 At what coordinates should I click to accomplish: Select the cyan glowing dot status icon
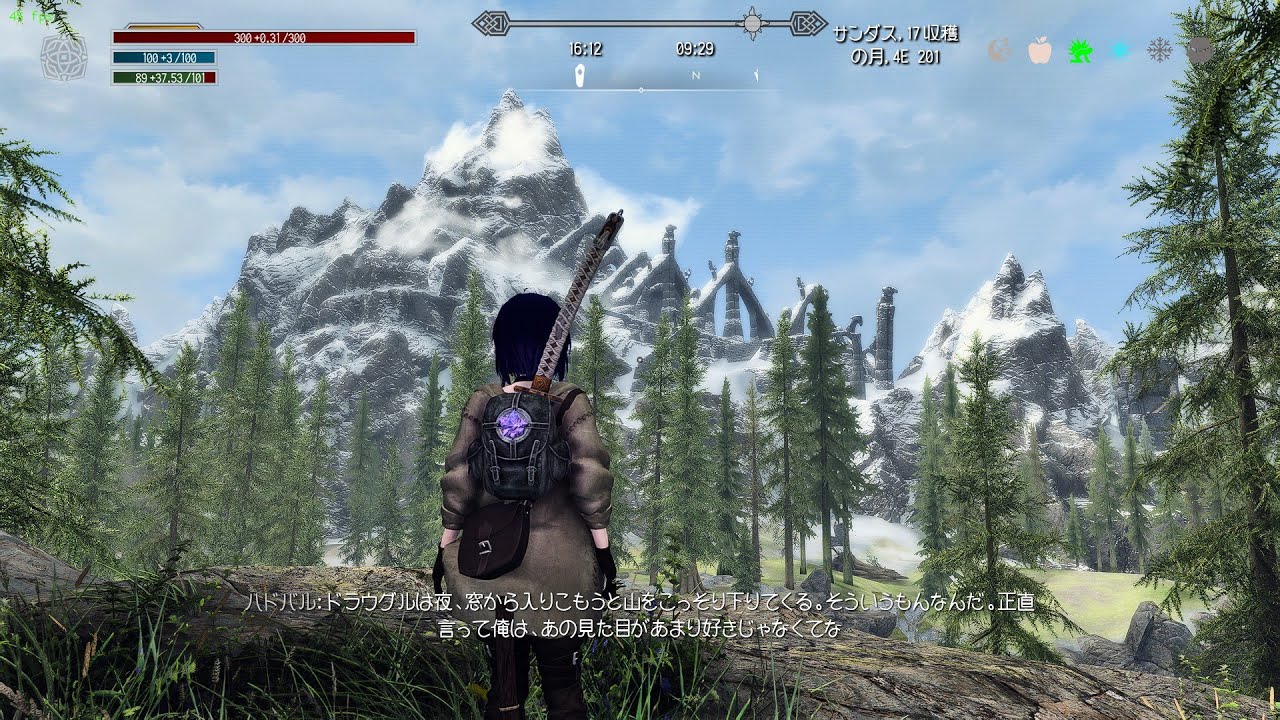[1120, 50]
